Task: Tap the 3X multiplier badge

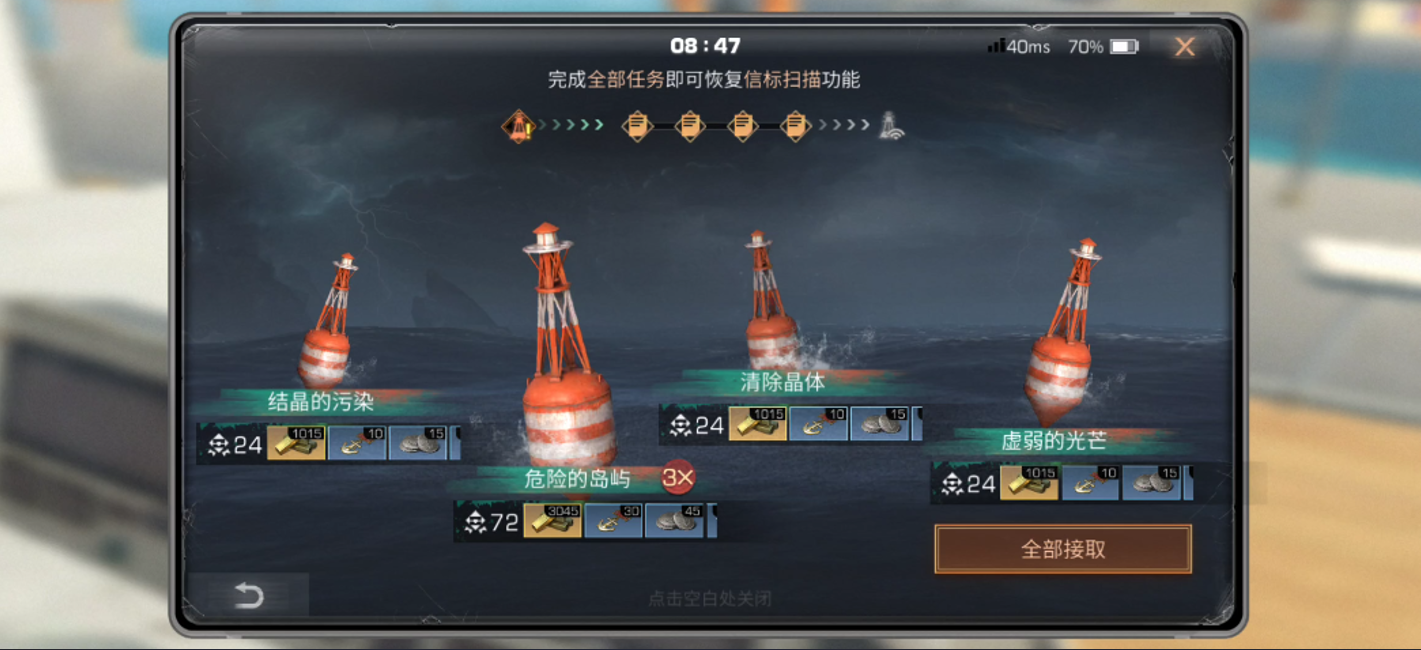Action: point(678,478)
